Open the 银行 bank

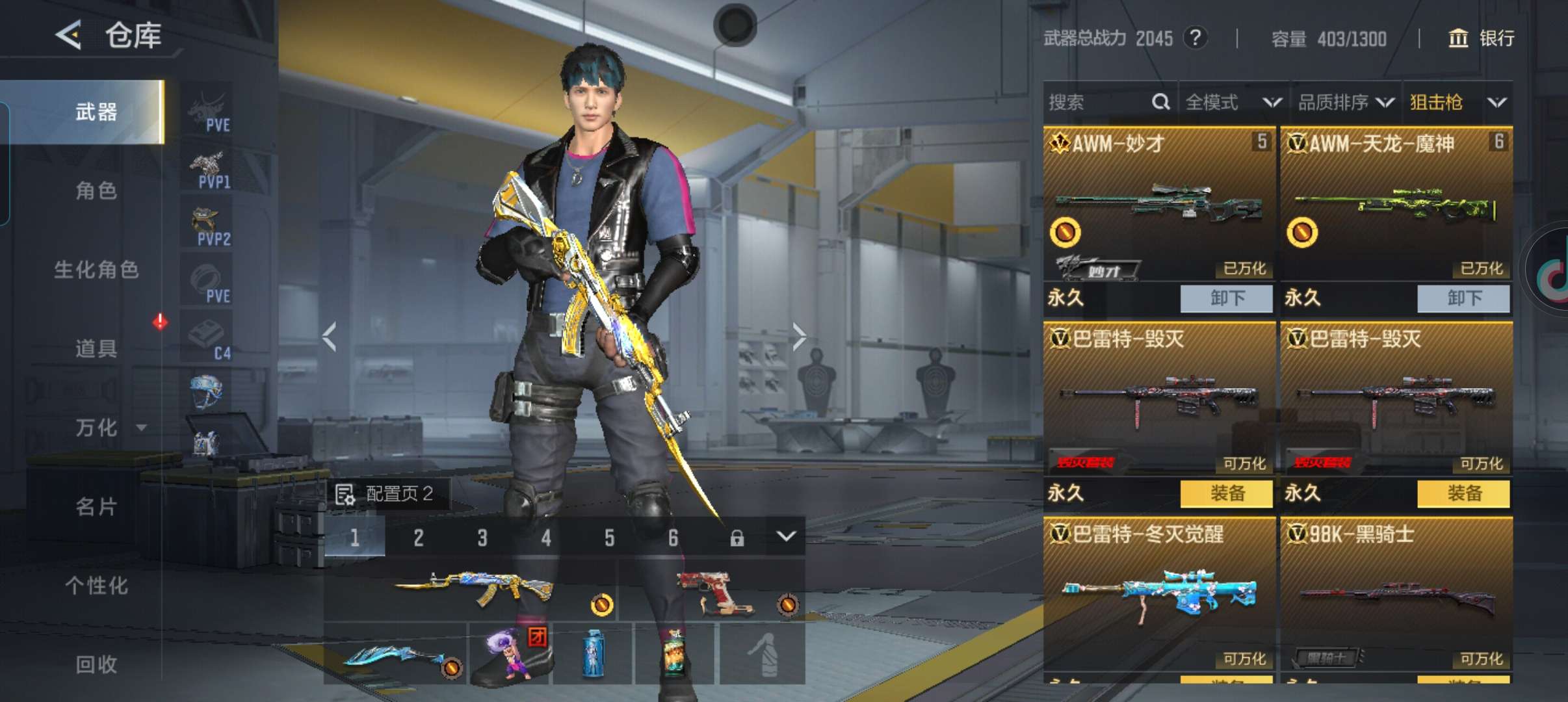point(1482,38)
